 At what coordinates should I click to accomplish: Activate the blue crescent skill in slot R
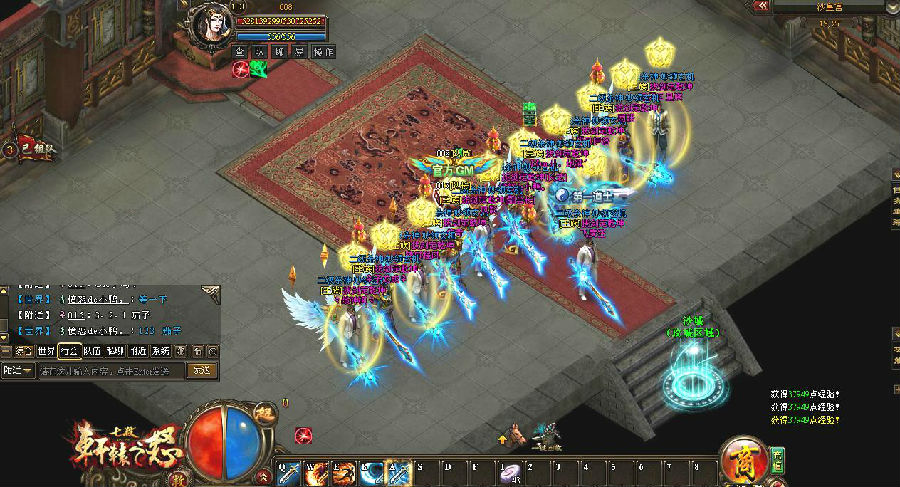(x=372, y=472)
